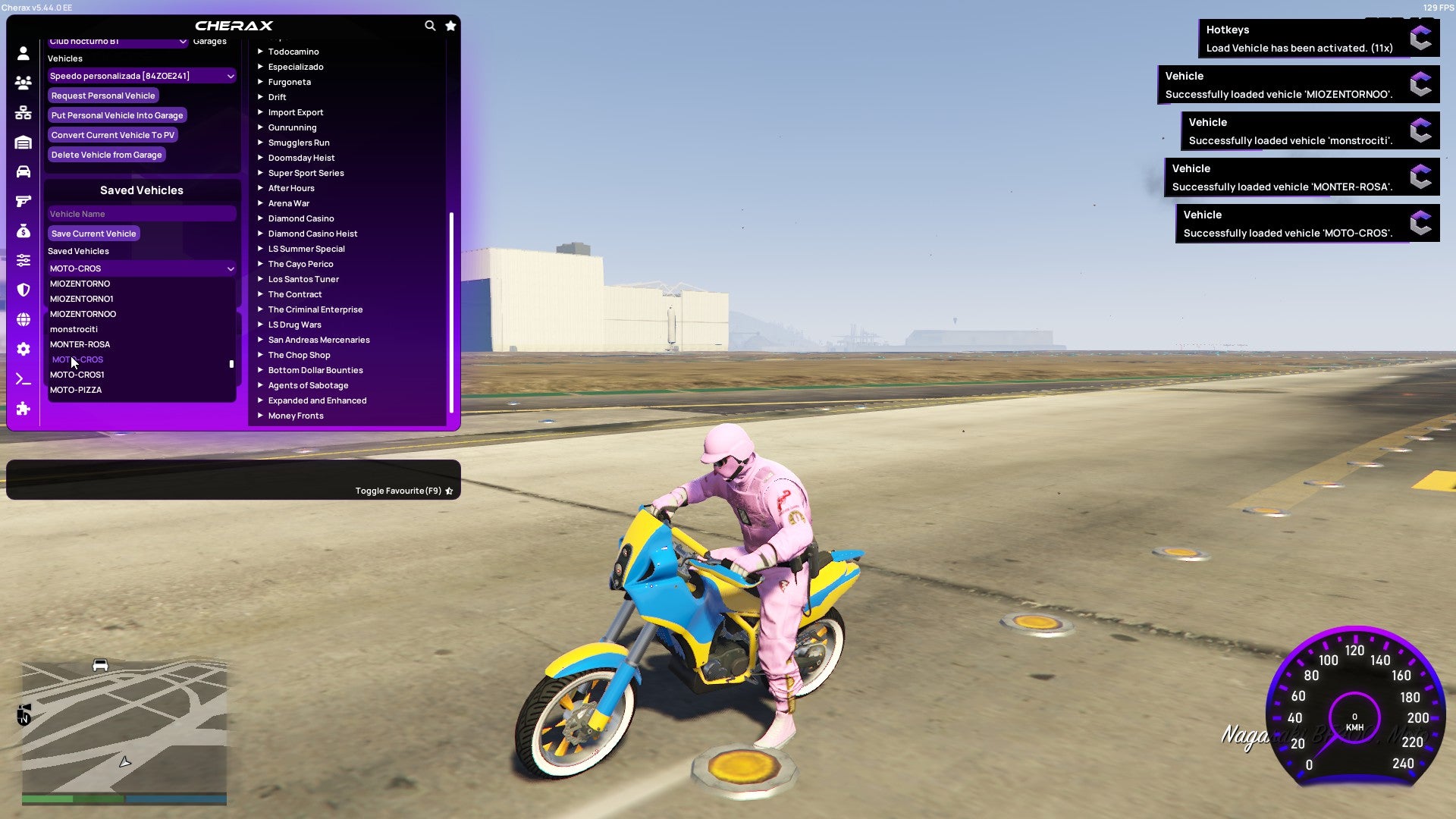This screenshot has height=819, width=1456.
Task: Expand the Doomsday Heist category
Action: [300, 157]
